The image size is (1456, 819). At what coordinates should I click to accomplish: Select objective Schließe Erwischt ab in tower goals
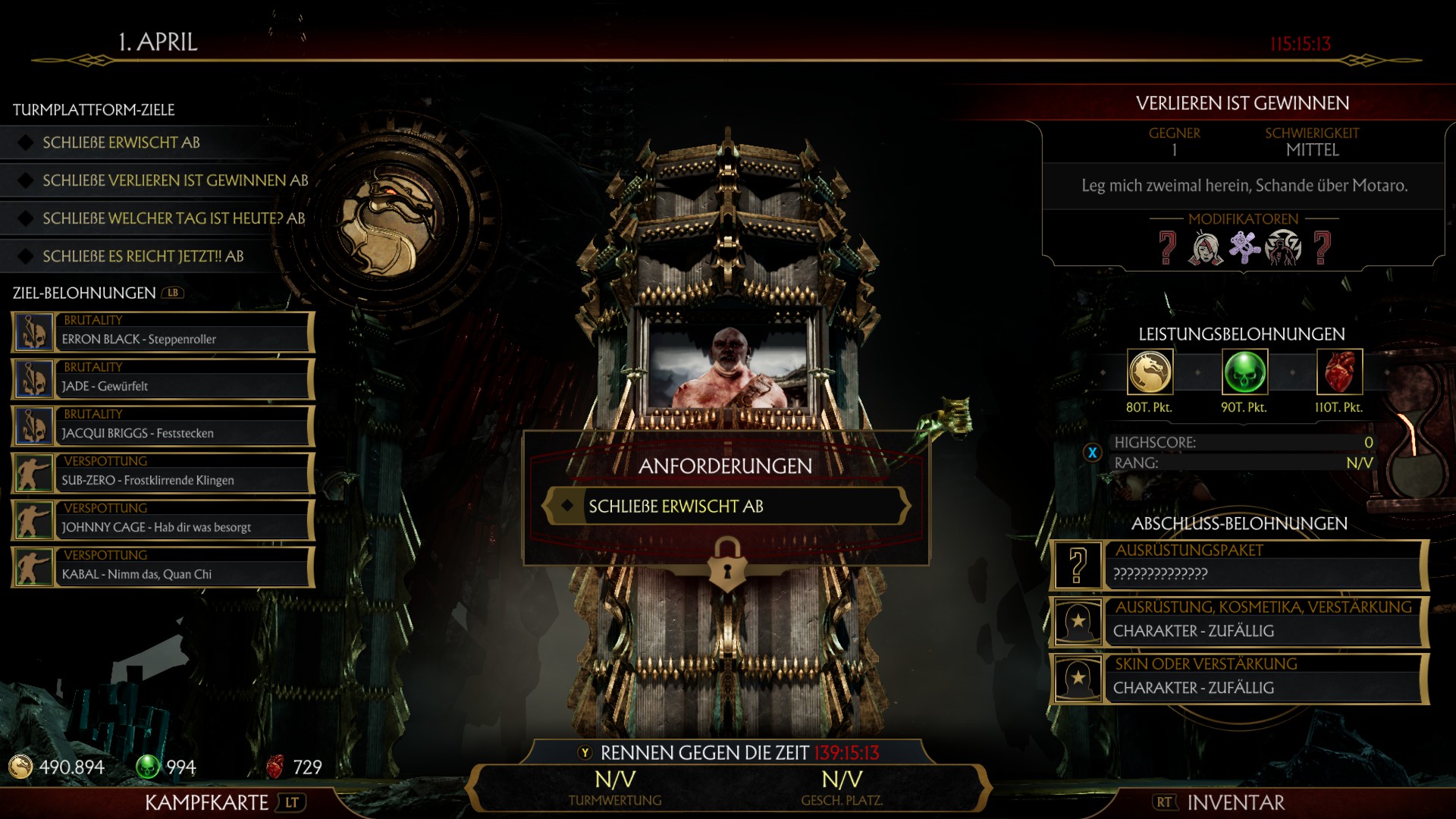pos(121,143)
